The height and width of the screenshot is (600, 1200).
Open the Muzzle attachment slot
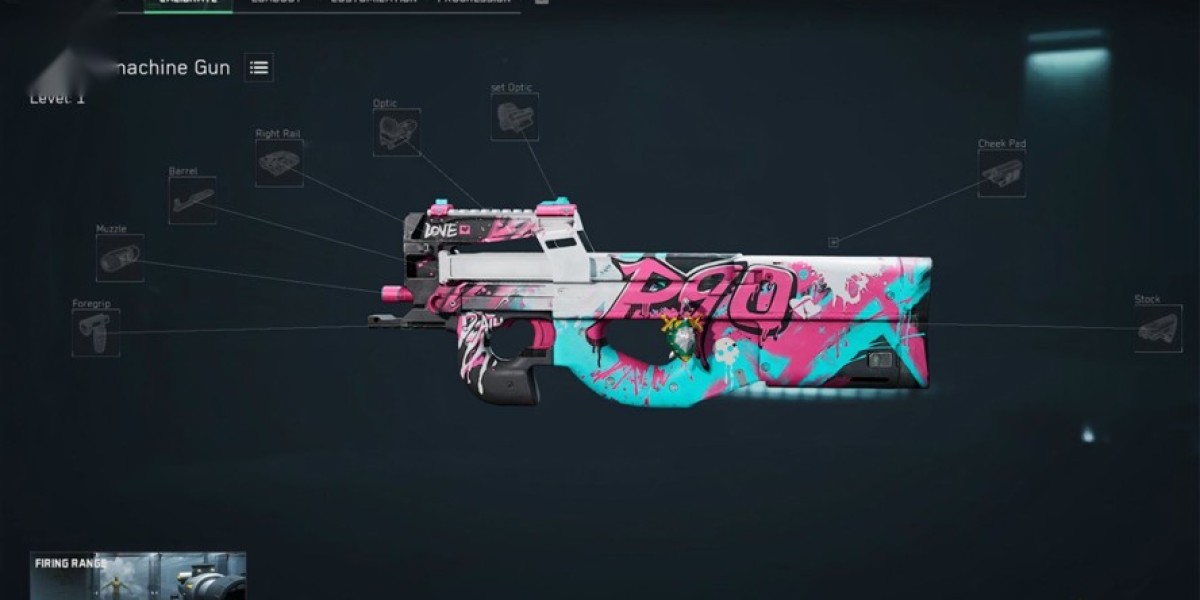[x=120, y=258]
